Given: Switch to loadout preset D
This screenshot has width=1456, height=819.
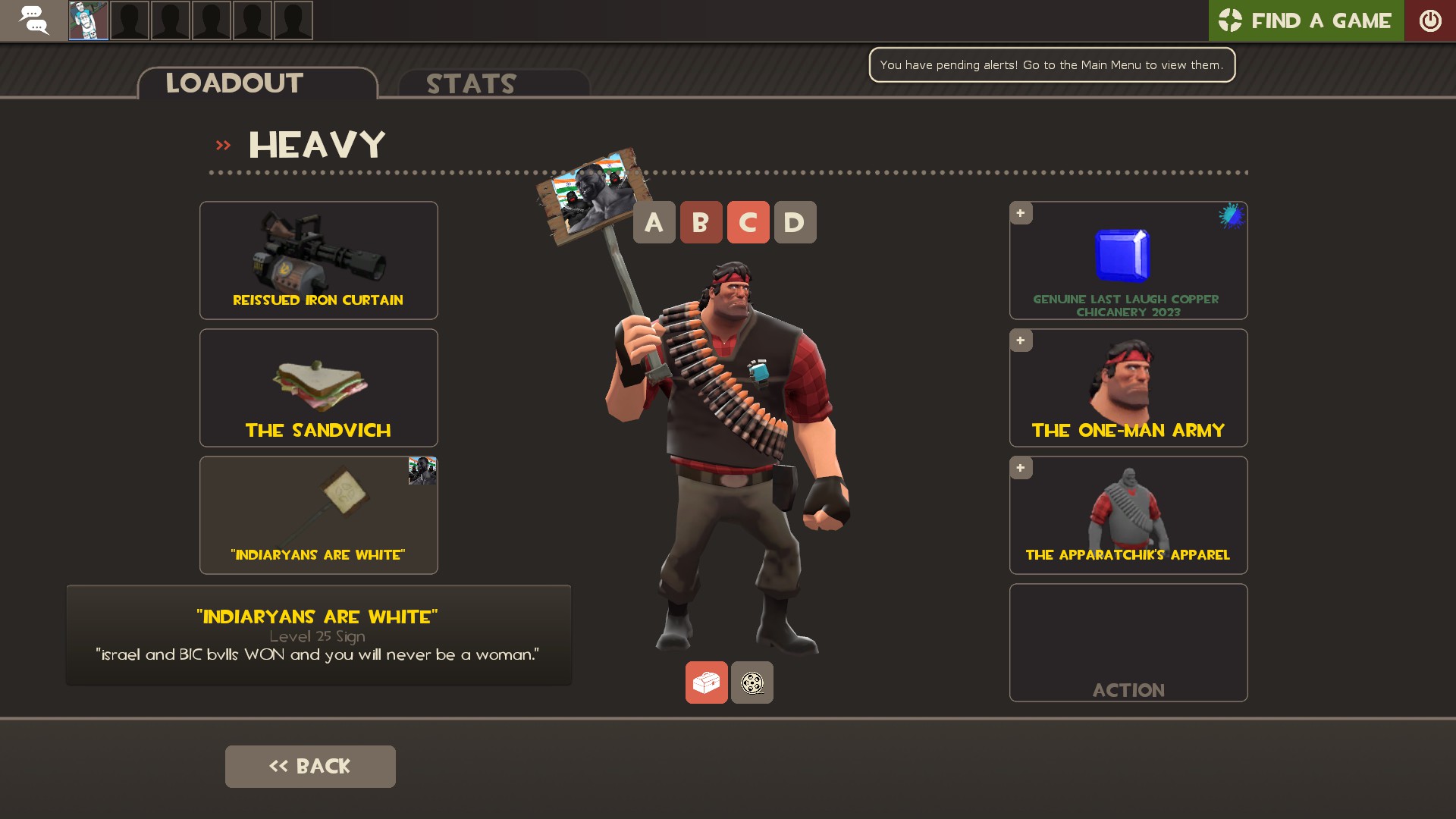Looking at the screenshot, I should pyautogui.click(x=795, y=222).
